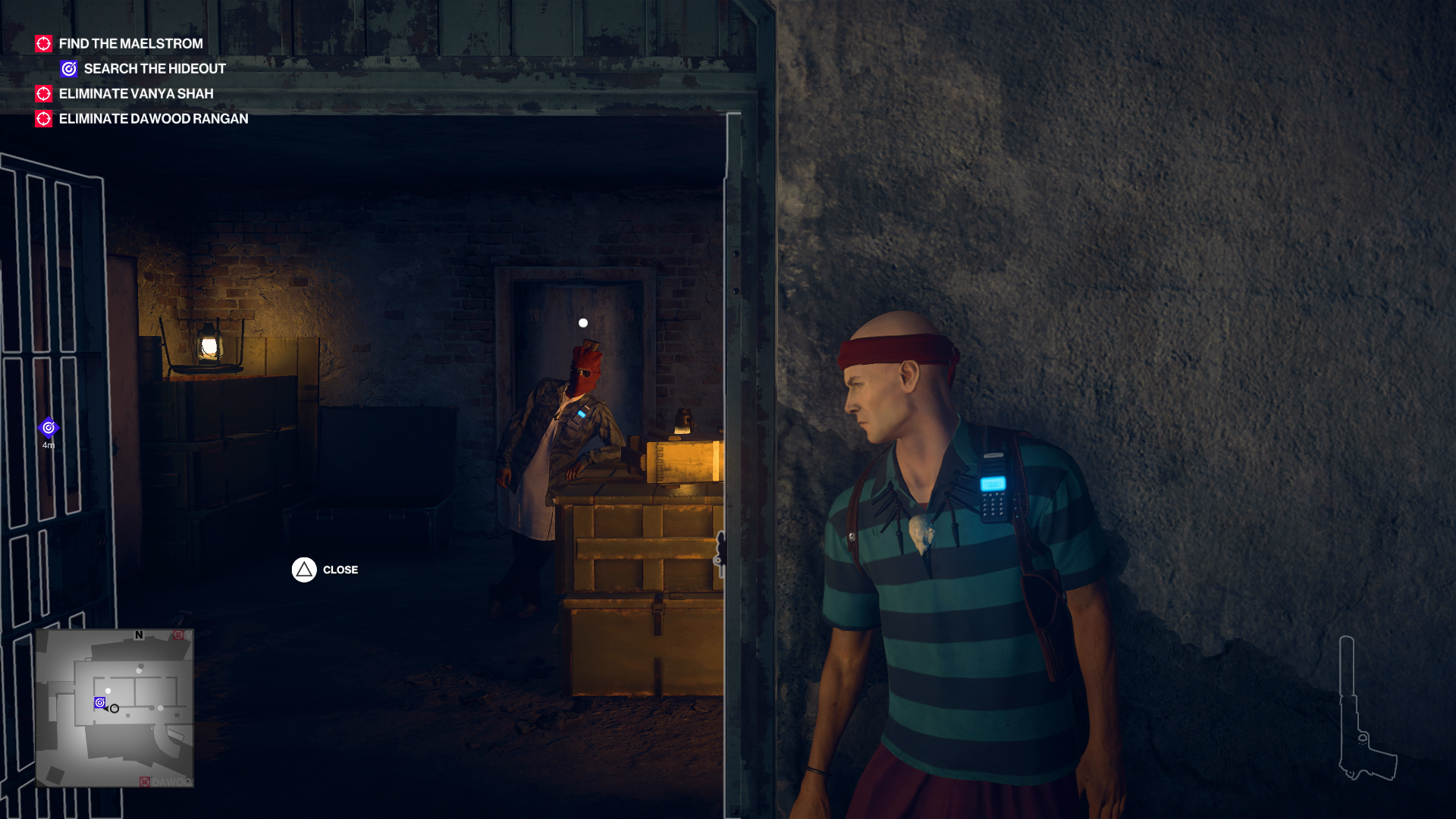Click the blue objective marker on the minimap
The width and height of the screenshot is (1456, 819).
tap(99, 704)
